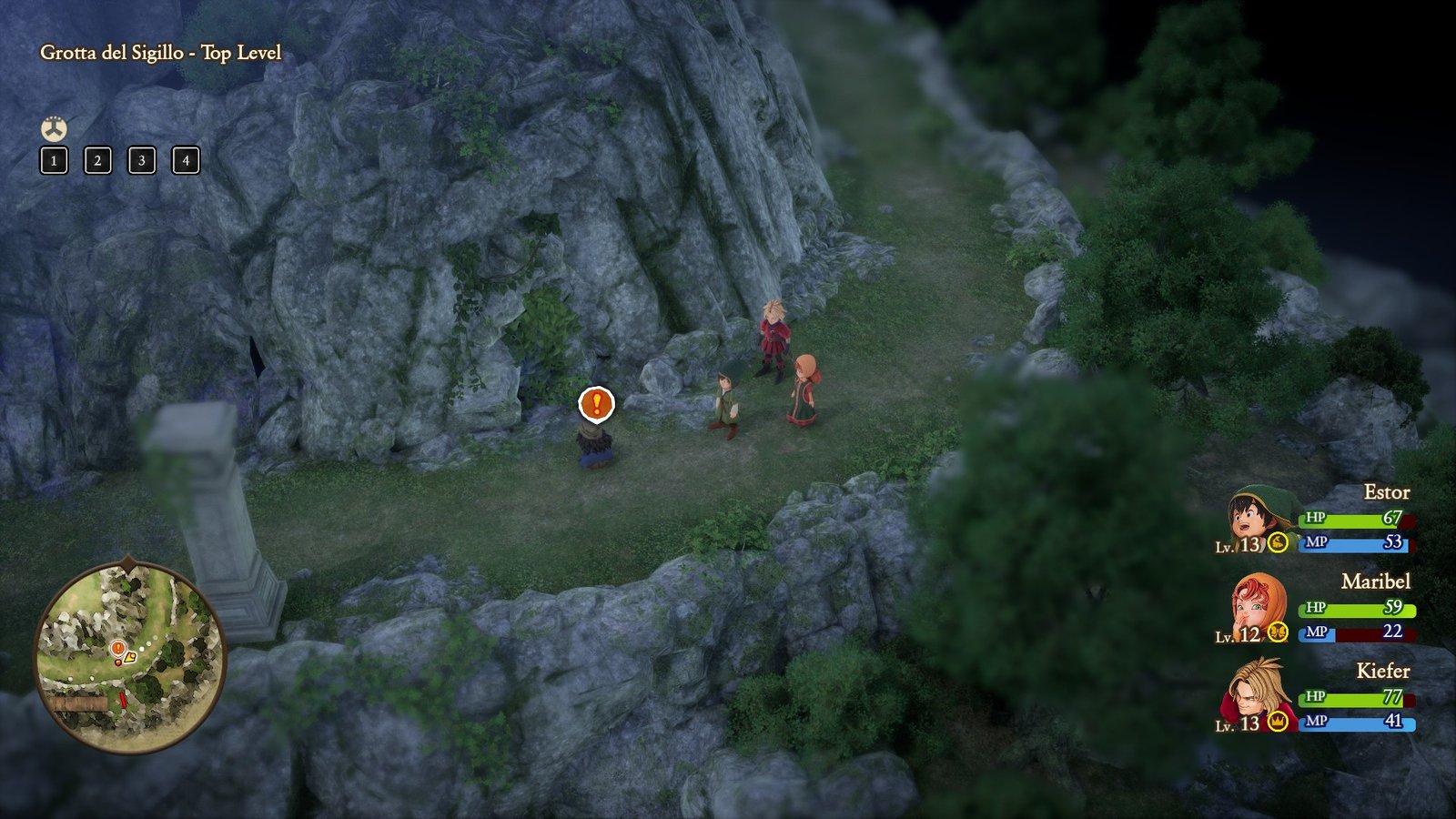
Task: Select the tent icon on the minimap
Action: point(130,657)
